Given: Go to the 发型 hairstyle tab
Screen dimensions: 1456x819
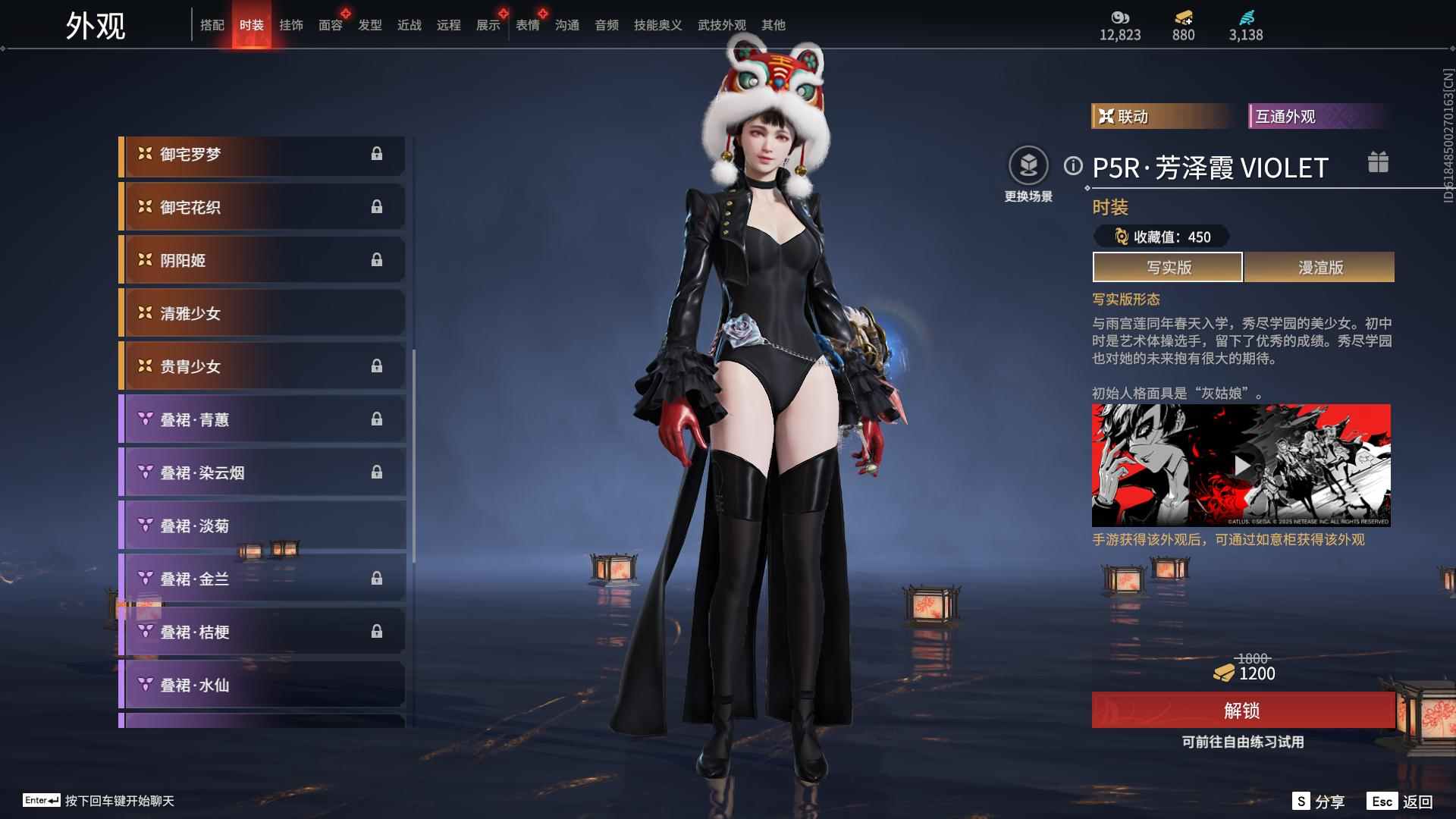Looking at the screenshot, I should click(x=370, y=25).
